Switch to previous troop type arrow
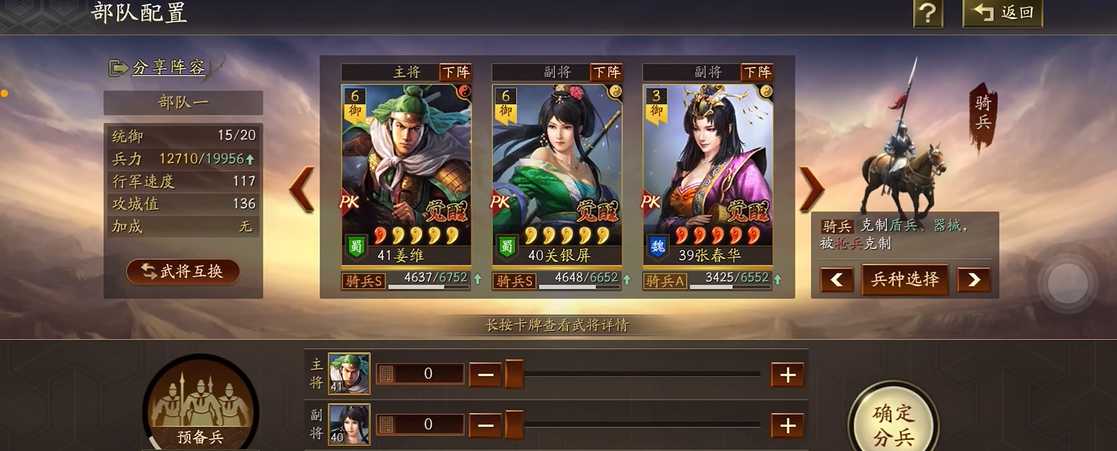Image resolution: width=1117 pixels, height=451 pixels. pyautogui.click(x=837, y=280)
